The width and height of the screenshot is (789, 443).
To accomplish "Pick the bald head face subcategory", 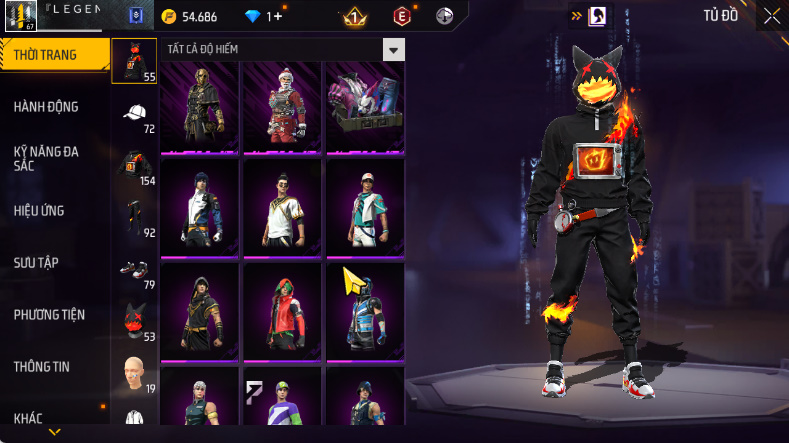I will point(135,374).
